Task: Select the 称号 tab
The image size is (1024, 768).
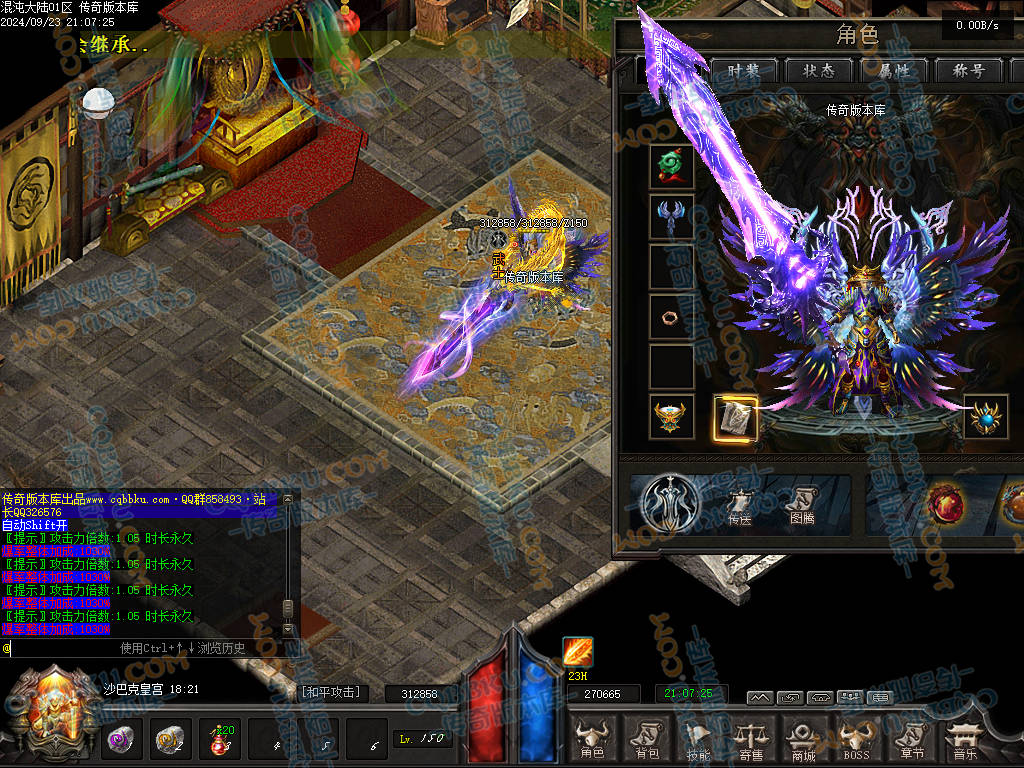Action: (x=970, y=71)
